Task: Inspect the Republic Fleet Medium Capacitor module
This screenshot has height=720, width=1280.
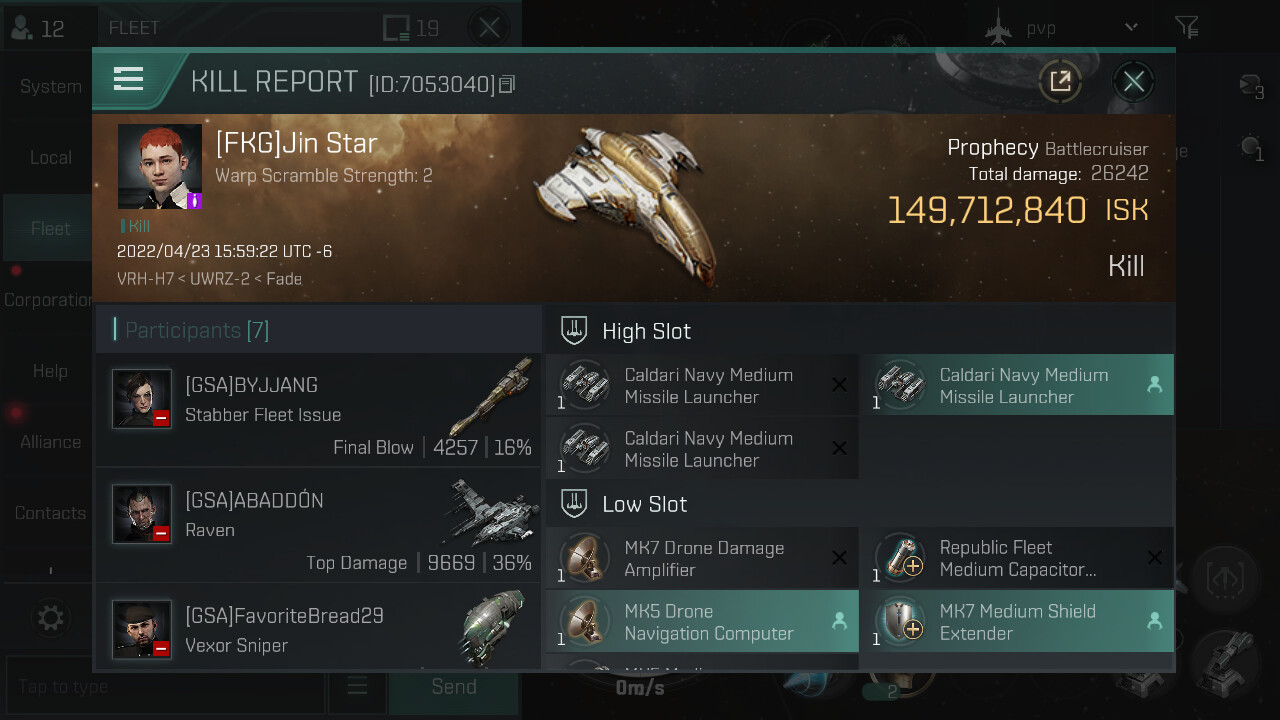Action: tap(1016, 559)
